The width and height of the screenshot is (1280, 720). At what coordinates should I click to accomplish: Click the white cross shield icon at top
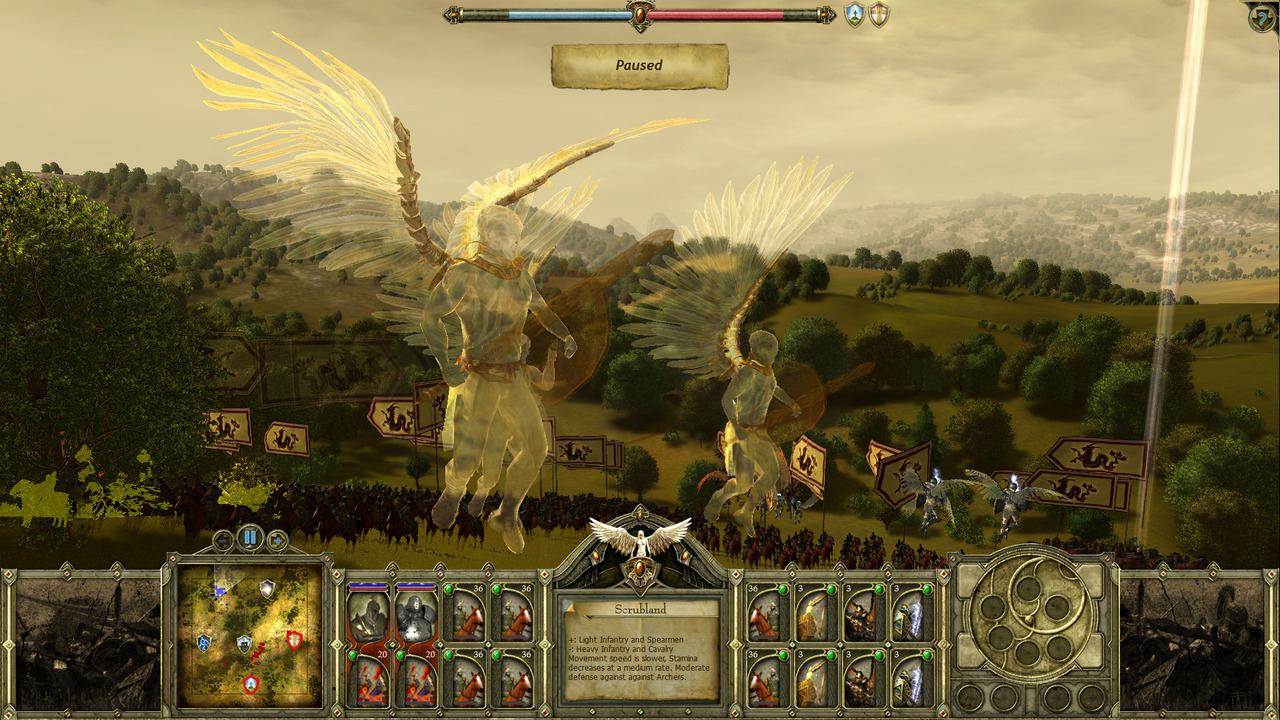tap(878, 15)
